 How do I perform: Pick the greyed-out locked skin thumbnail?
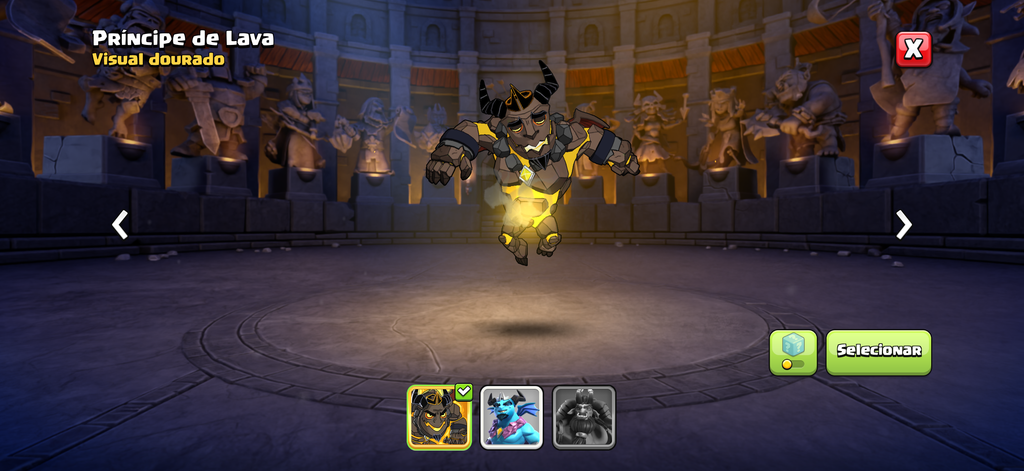pos(584,417)
